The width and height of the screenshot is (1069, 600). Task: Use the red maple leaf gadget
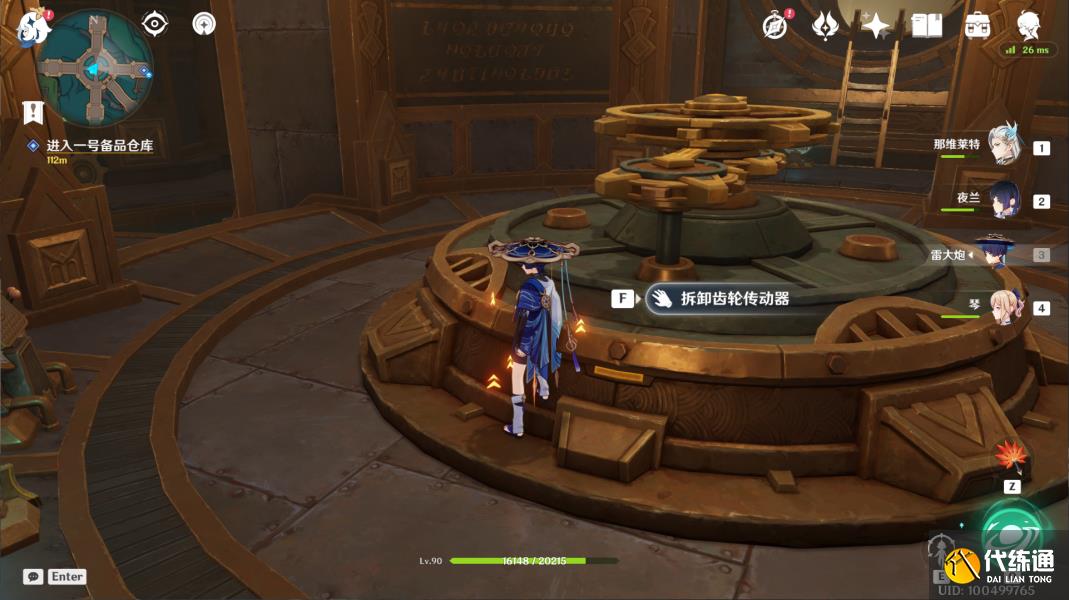point(1011,457)
